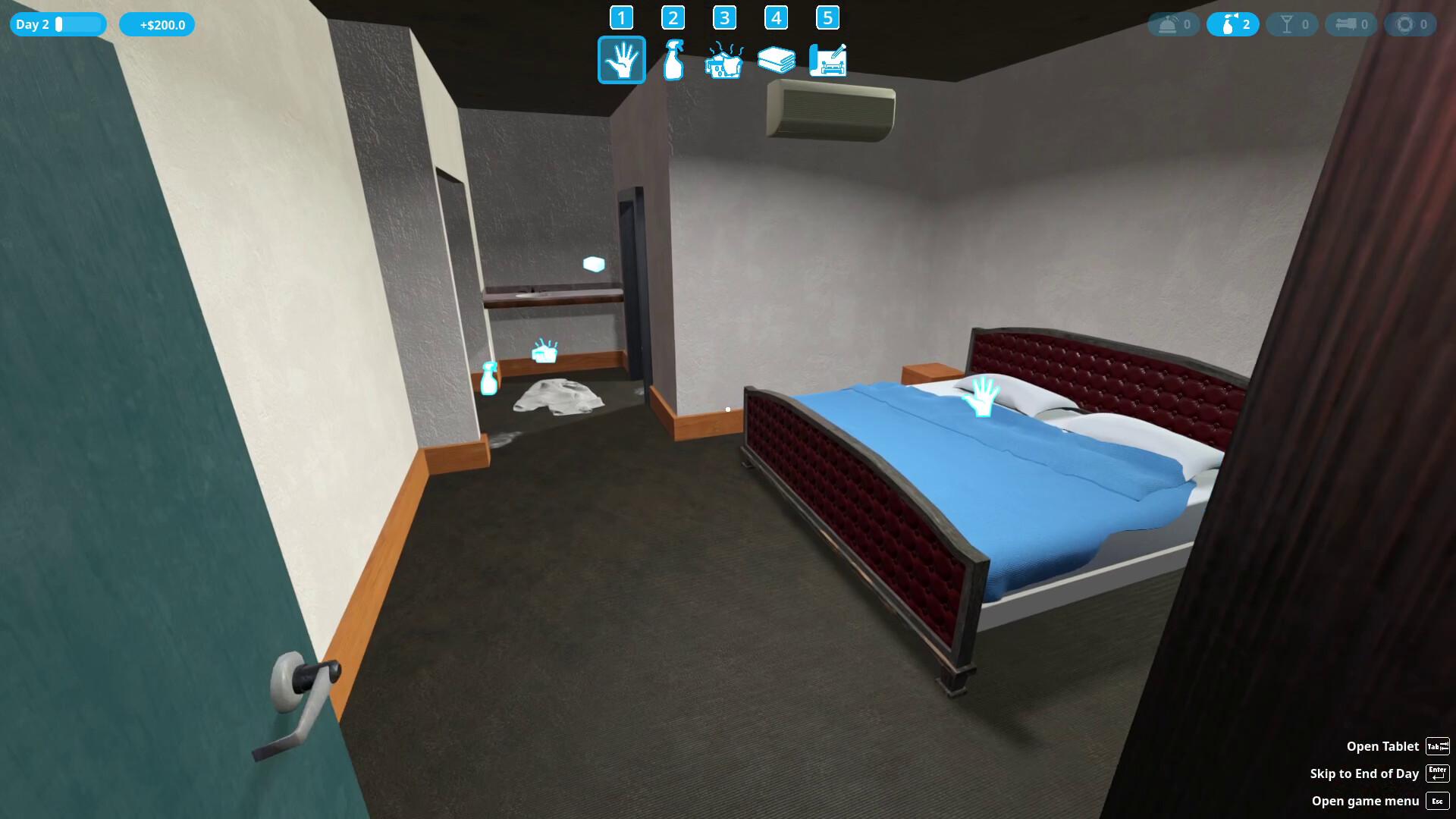
Task: Click the bed counter icon top right
Action: (1351, 24)
